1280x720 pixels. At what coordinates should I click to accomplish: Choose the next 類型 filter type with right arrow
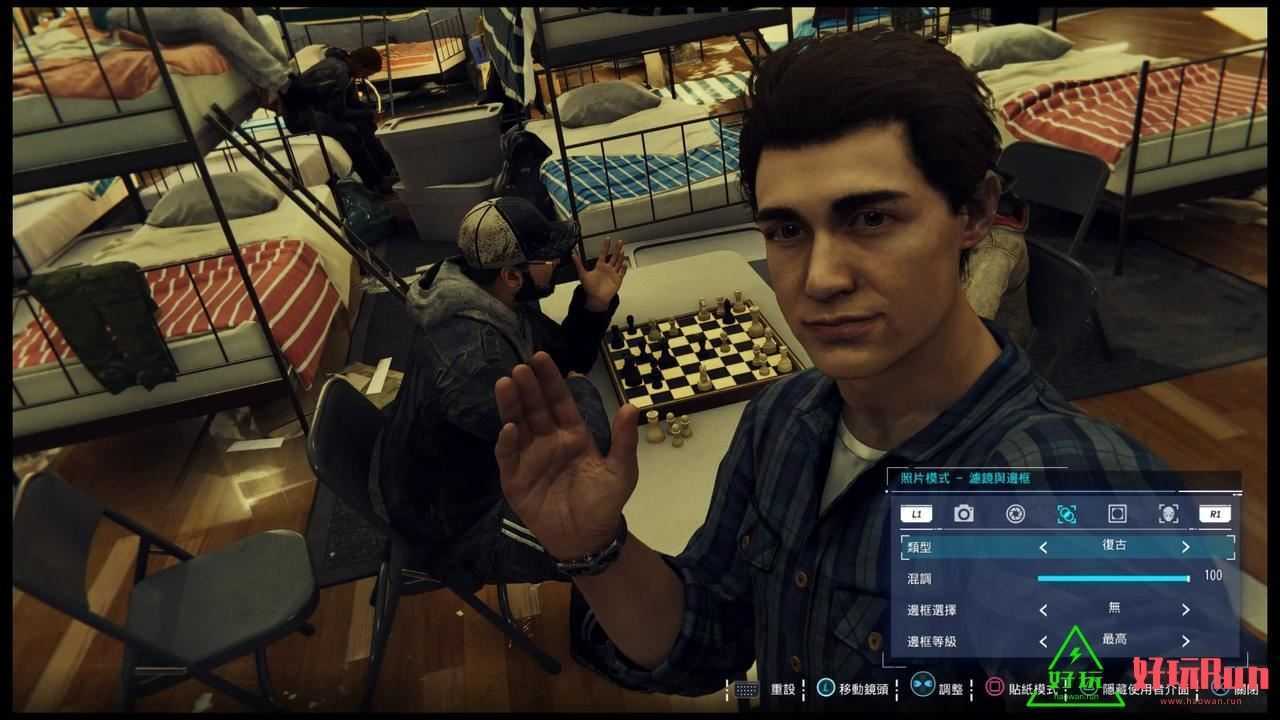click(x=1185, y=547)
